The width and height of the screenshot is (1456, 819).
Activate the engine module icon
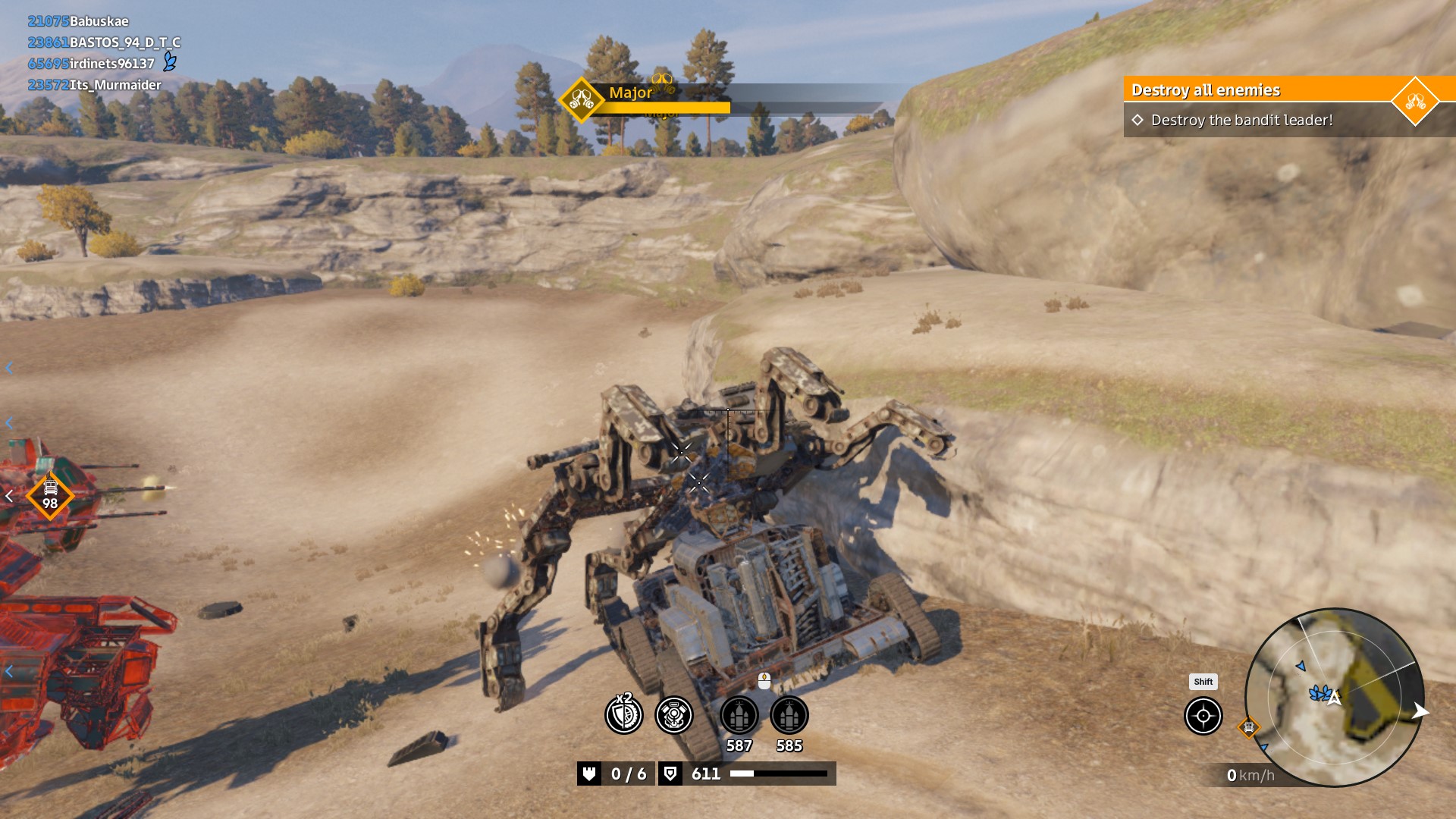pos(673,714)
